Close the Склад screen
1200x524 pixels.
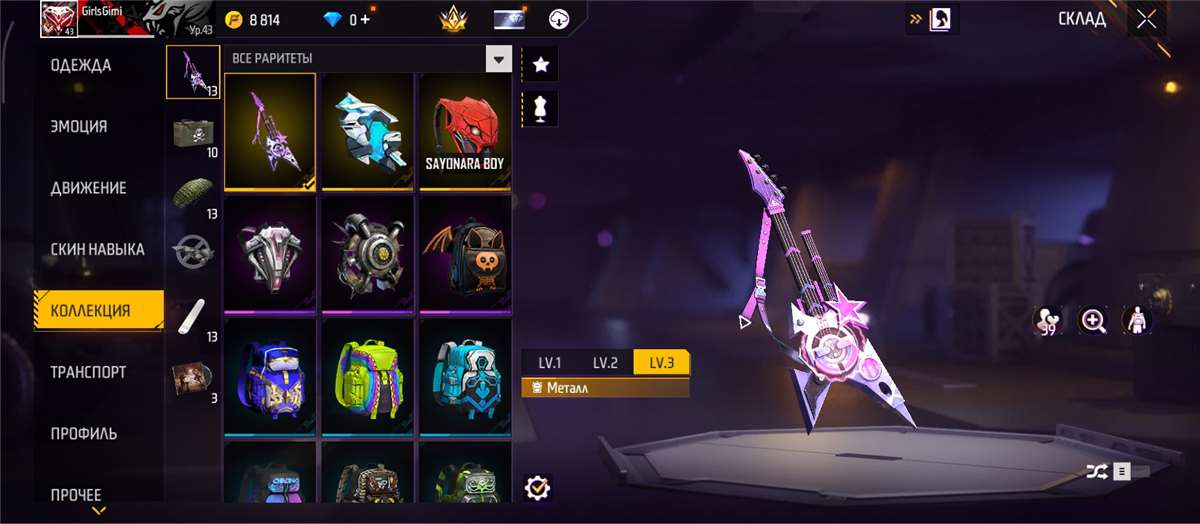point(1147,18)
